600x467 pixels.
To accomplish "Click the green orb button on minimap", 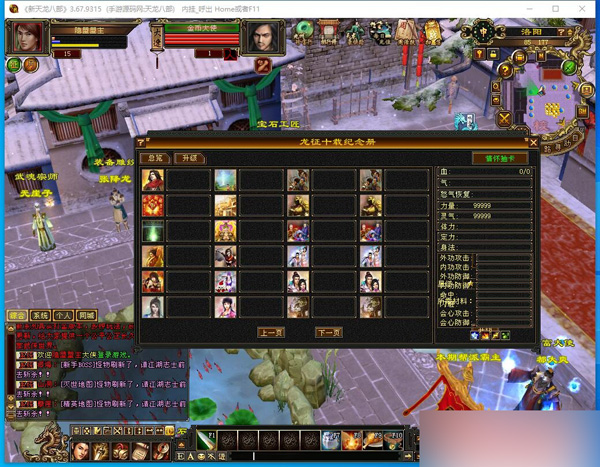I will pos(569,67).
